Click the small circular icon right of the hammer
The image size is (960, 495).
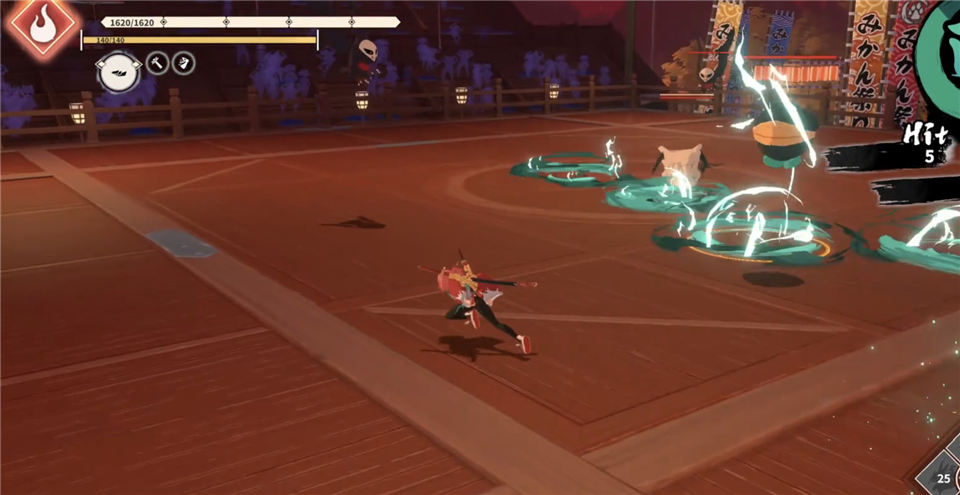pos(183,63)
